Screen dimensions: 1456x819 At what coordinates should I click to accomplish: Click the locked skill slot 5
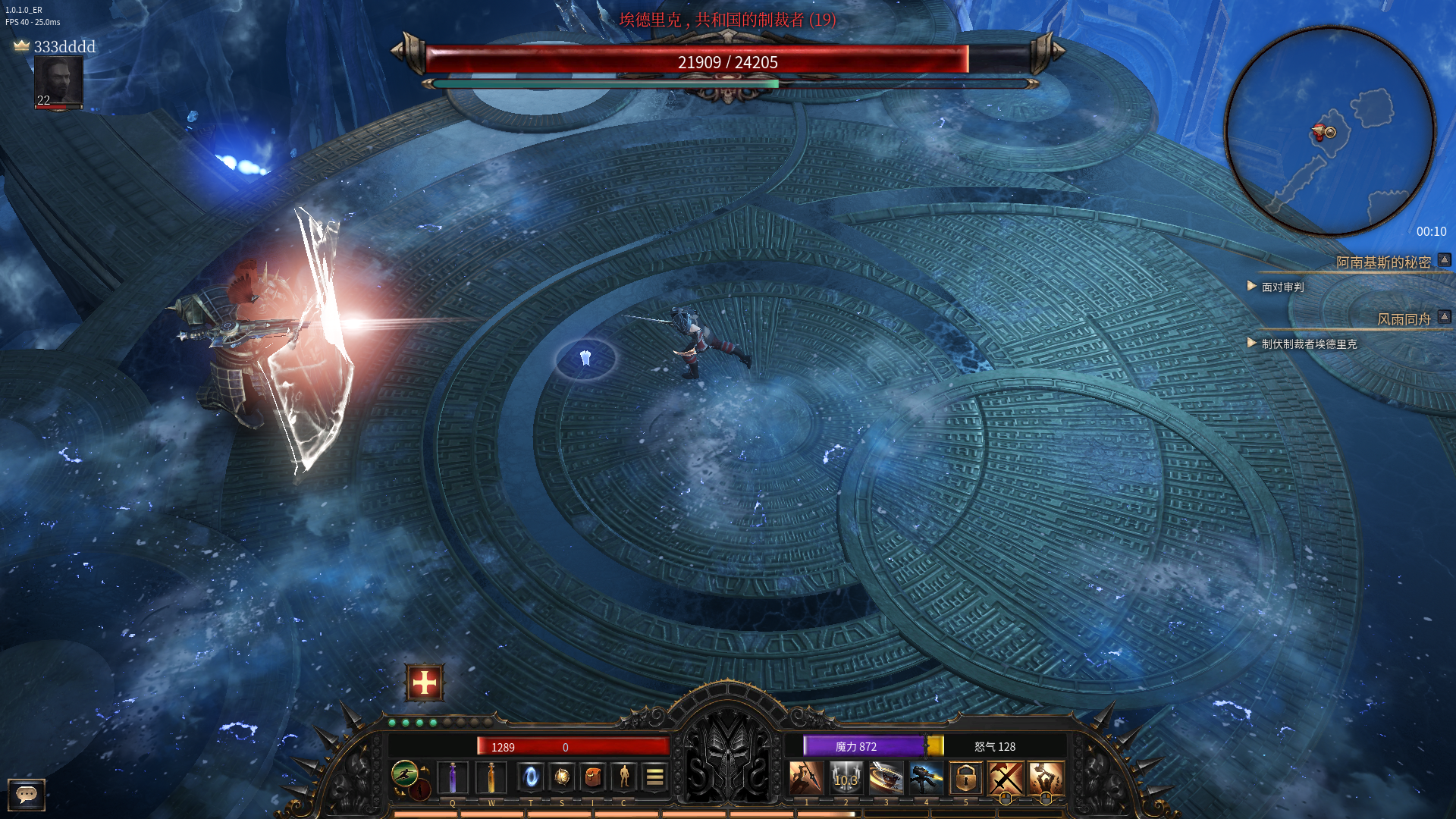[x=965, y=778]
